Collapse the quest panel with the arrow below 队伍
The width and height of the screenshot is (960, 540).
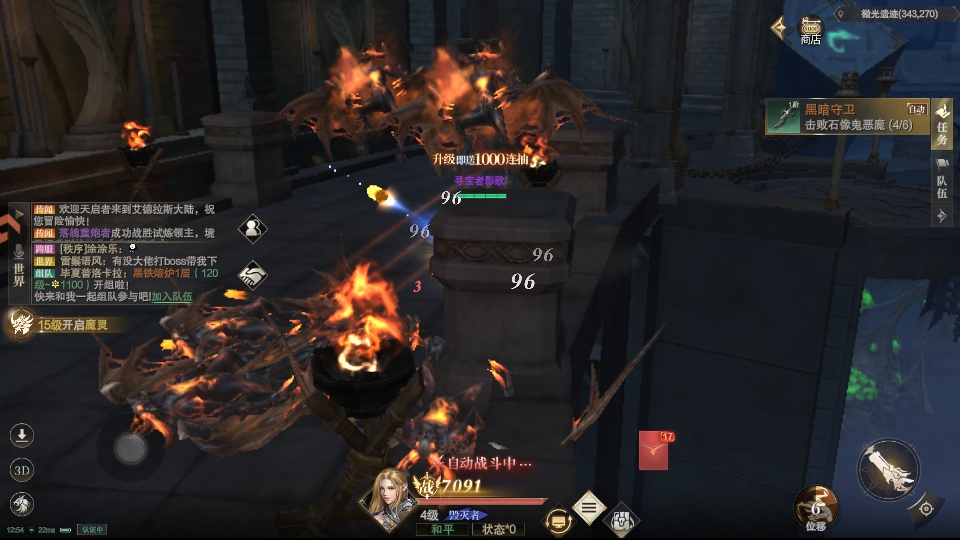(941, 216)
